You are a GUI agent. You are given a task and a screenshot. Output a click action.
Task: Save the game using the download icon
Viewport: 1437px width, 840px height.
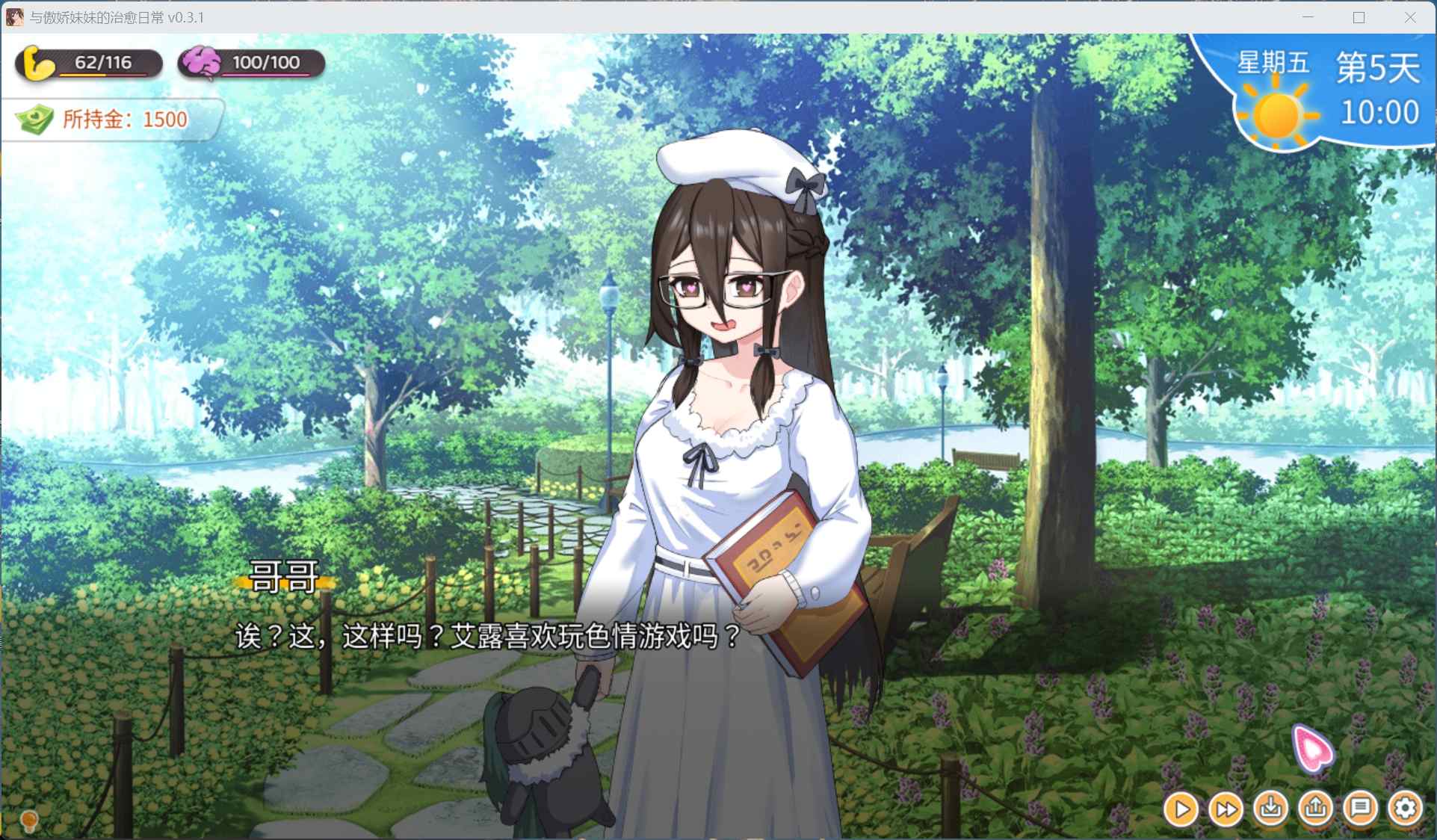(1271, 809)
